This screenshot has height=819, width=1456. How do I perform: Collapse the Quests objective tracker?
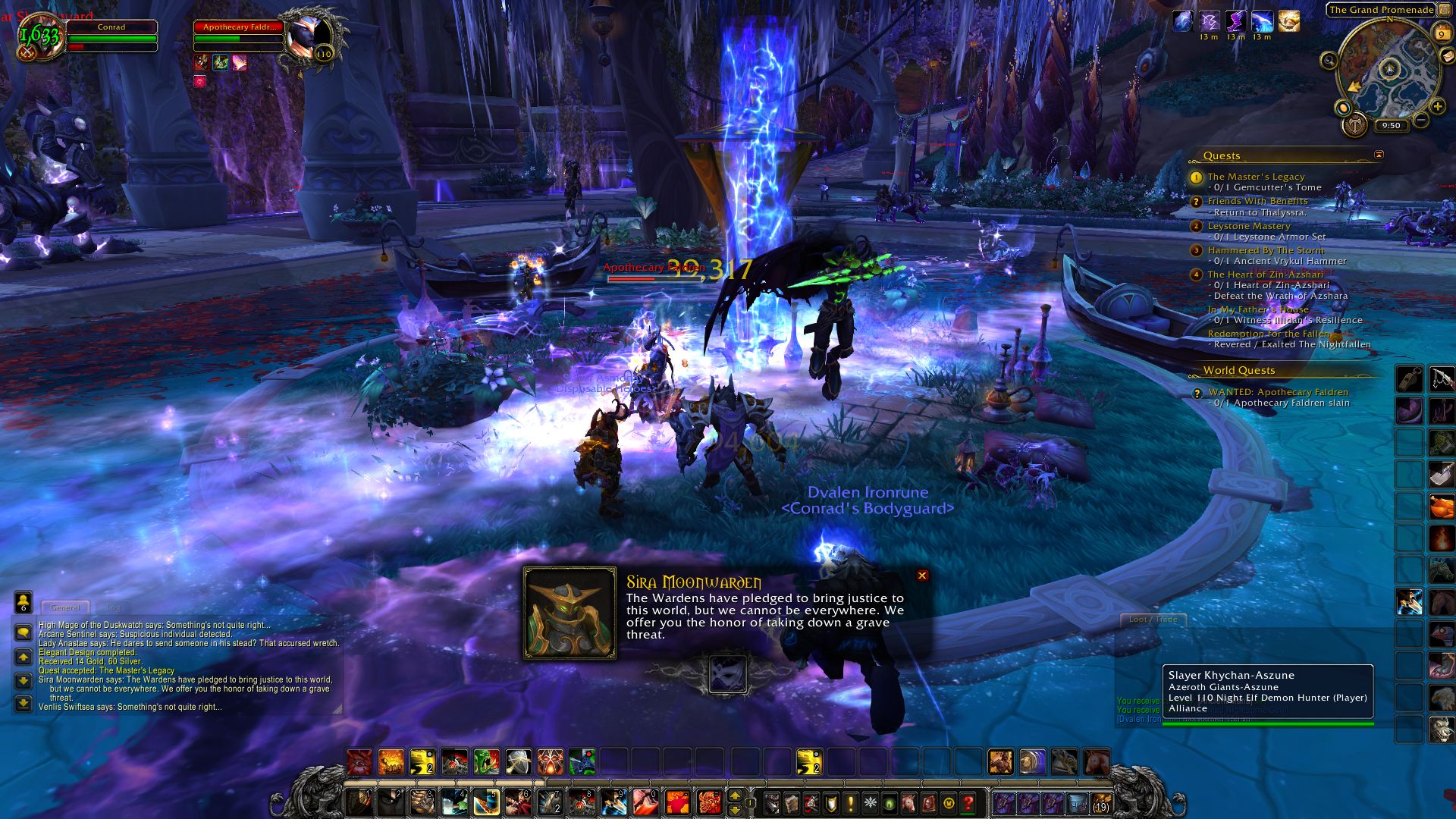1379,155
